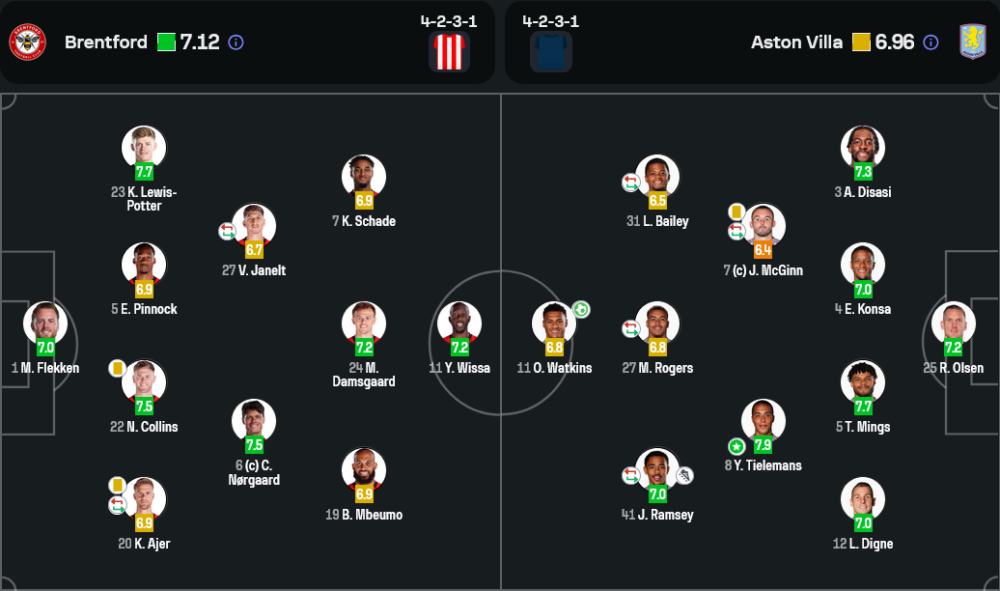Image resolution: width=1000 pixels, height=591 pixels.
Task: Select Y. Wissa's player avatar
Action: tap(459, 324)
